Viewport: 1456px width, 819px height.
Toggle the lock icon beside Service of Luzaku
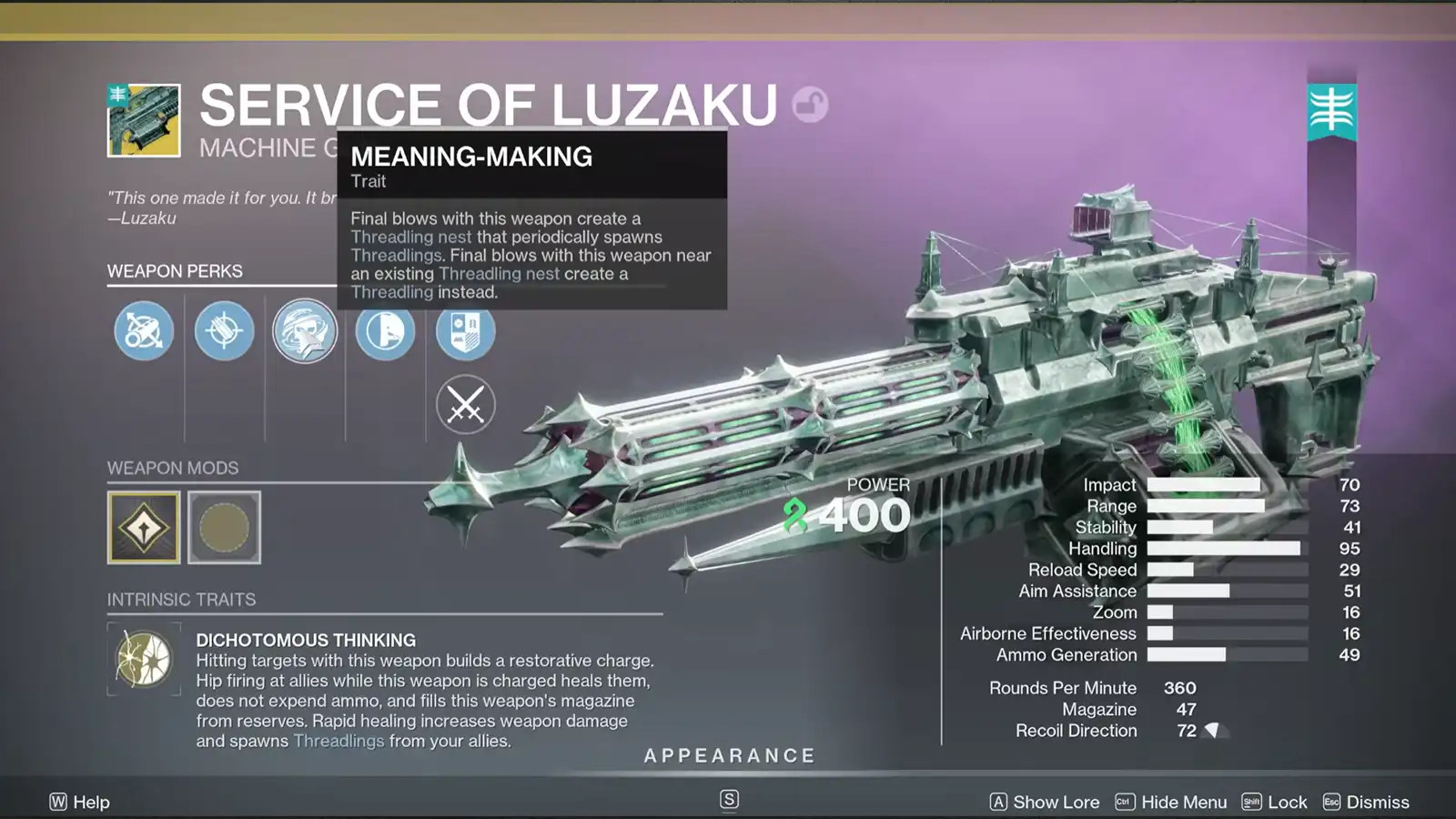click(808, 103)
